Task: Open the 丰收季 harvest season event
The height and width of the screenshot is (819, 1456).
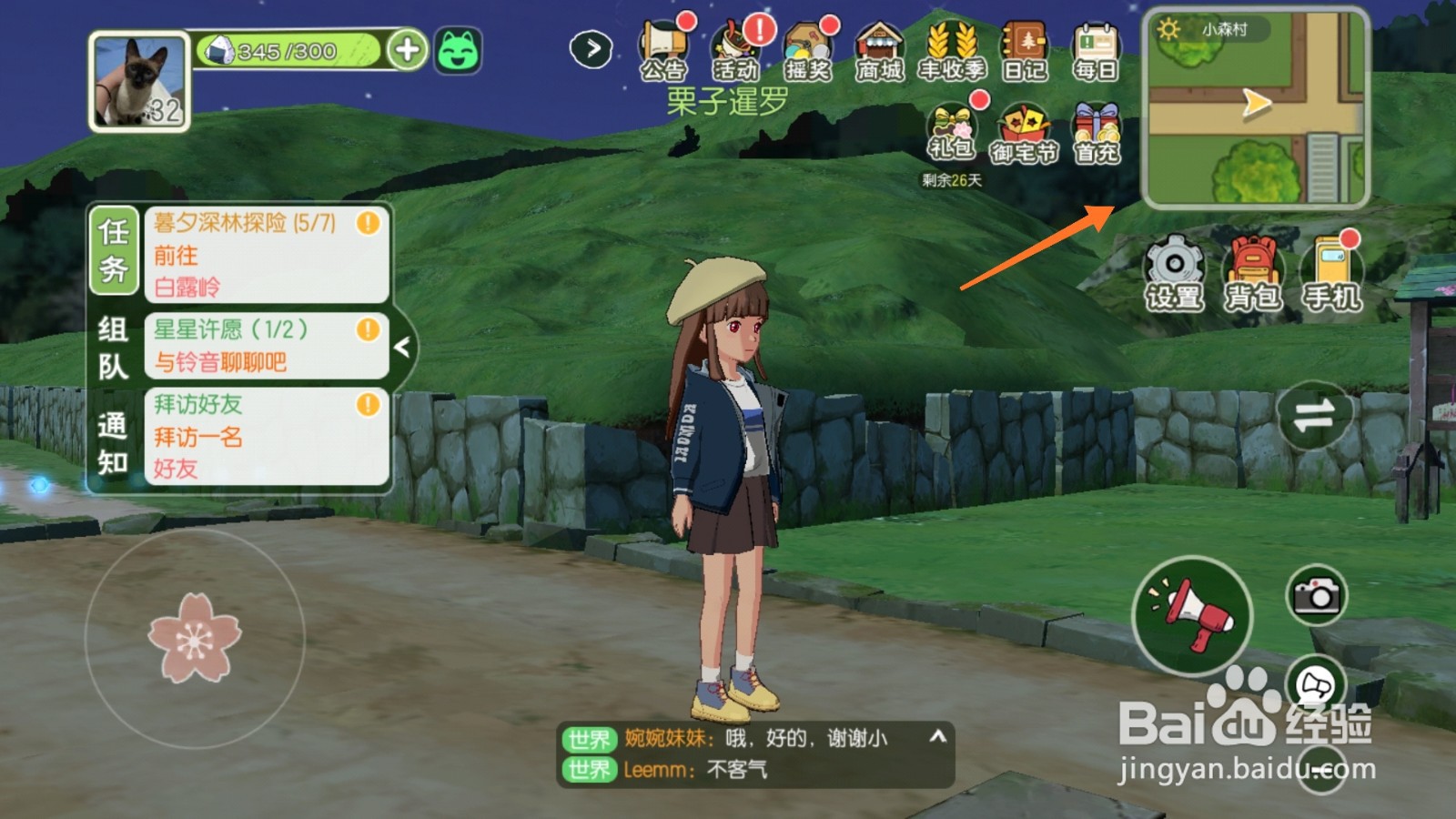Action: coord(952,45)
